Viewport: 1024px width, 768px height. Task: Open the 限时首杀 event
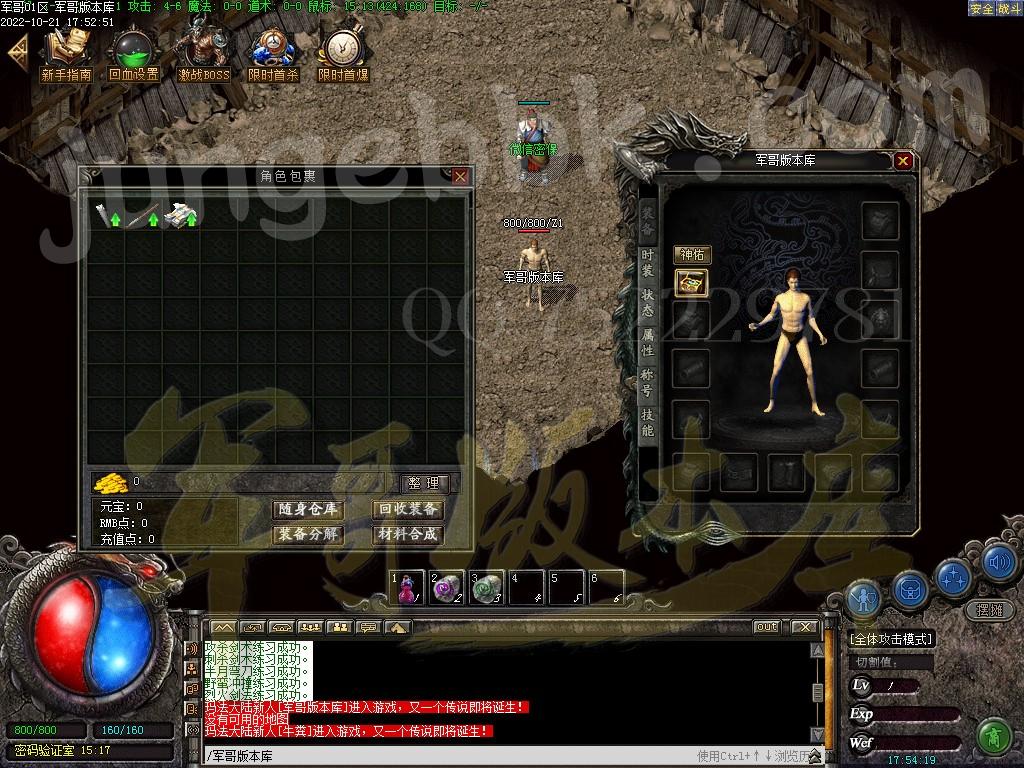coord(273,56)
